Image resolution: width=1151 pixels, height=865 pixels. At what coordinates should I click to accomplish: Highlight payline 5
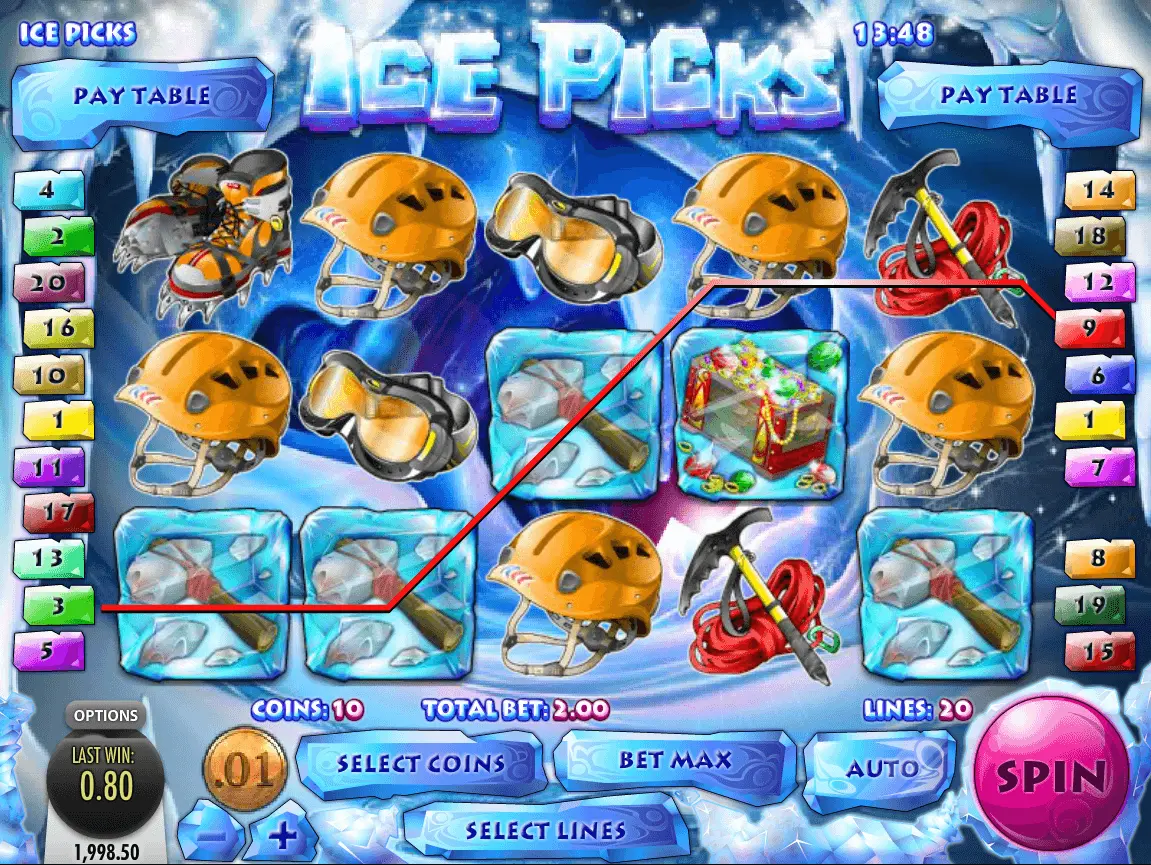[x=48, y=651]
